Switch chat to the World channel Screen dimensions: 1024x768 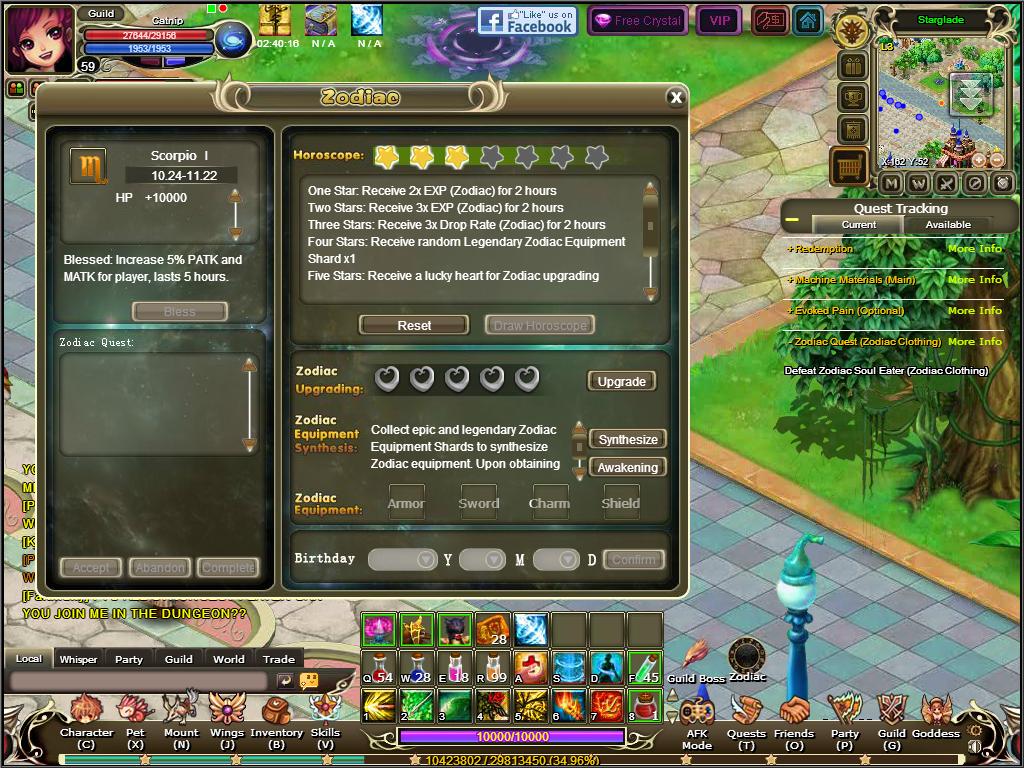tap(228, 659)
